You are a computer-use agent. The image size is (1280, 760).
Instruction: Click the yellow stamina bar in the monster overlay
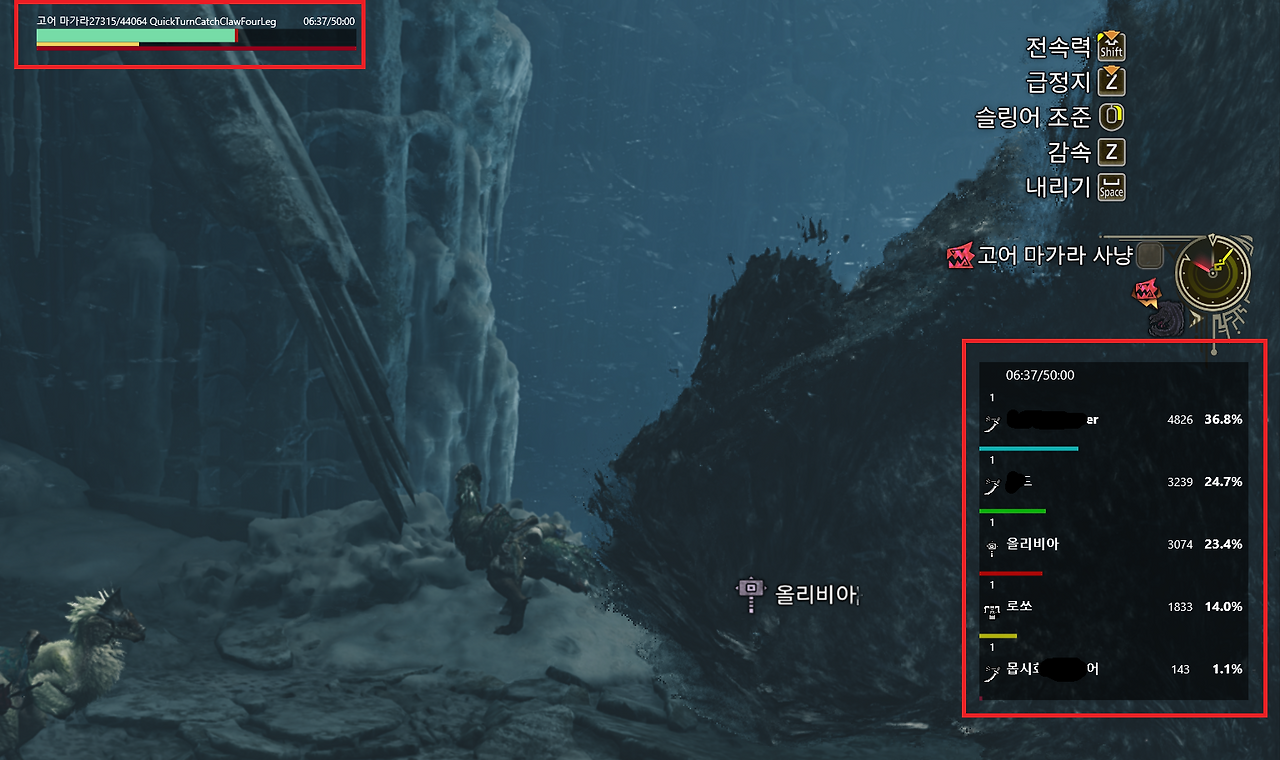click(85, 45)
